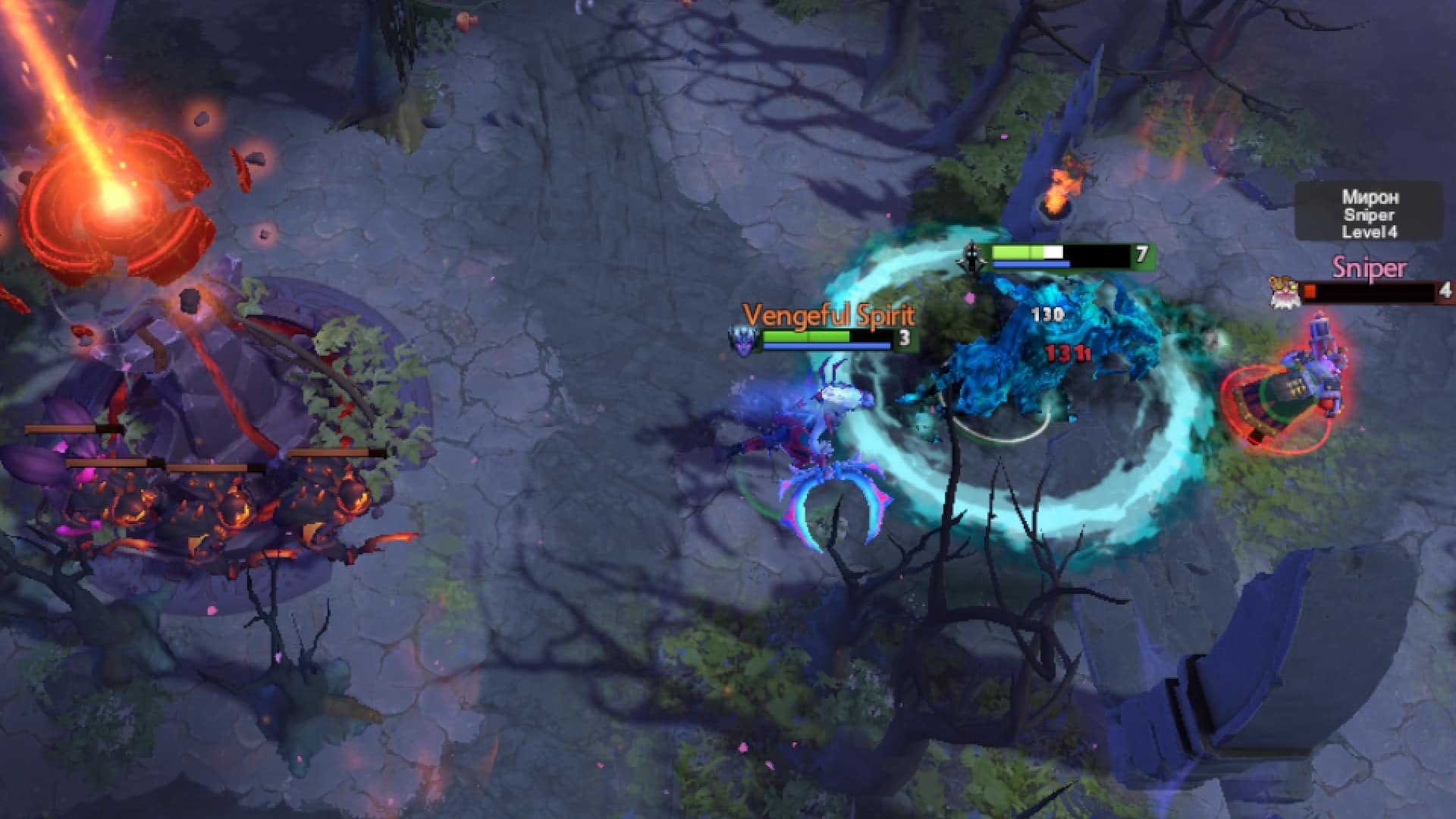This screenshot has width=1456, height=819.
Task: Click the blue hero portrait icon above the summoned creature
Action: pos(974,256)
